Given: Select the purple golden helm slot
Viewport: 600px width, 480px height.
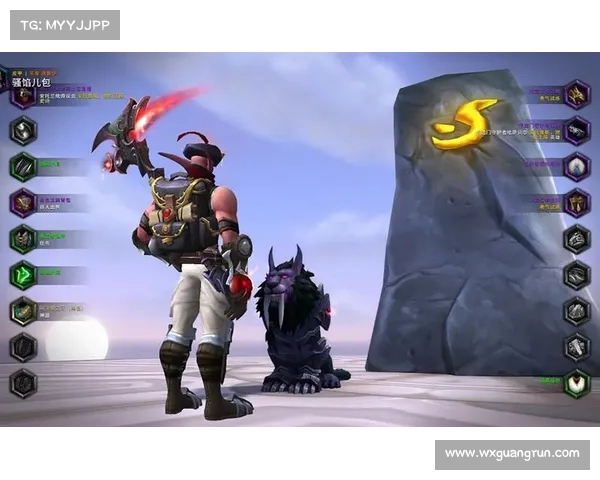Looking at the screenshot, I should click(576, 94).
